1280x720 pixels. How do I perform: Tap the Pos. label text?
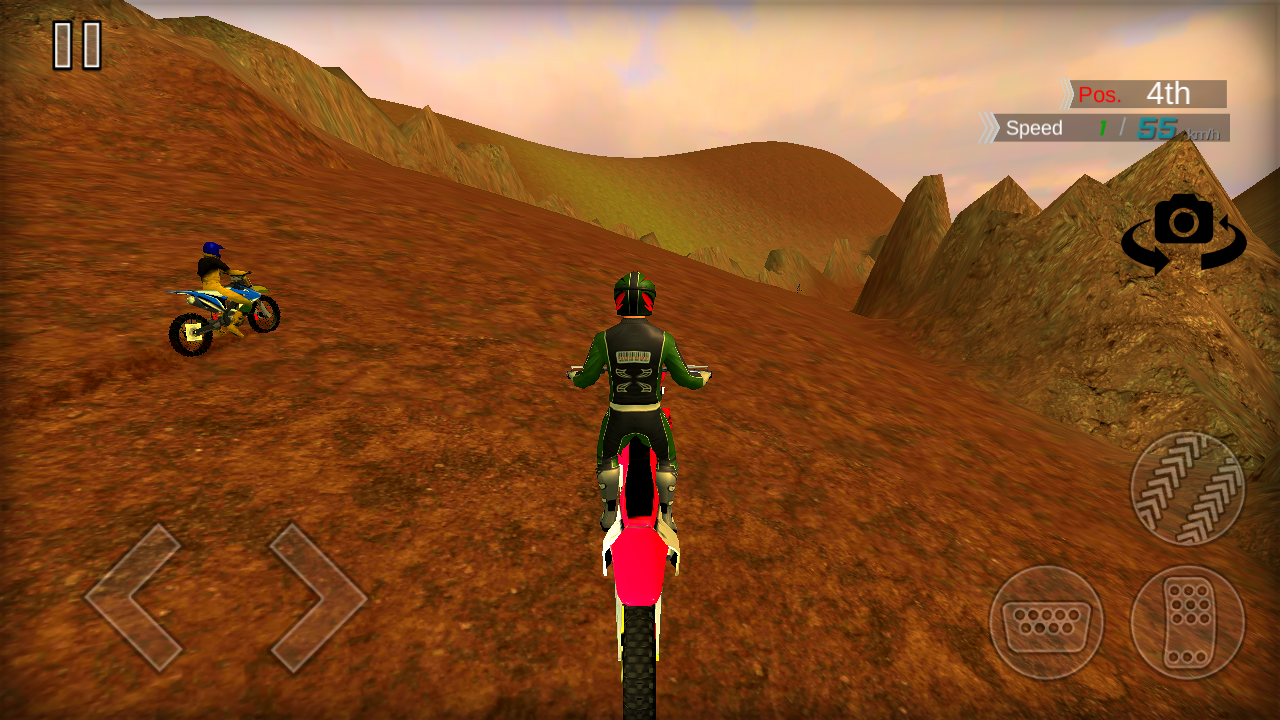pos(1097,93)
